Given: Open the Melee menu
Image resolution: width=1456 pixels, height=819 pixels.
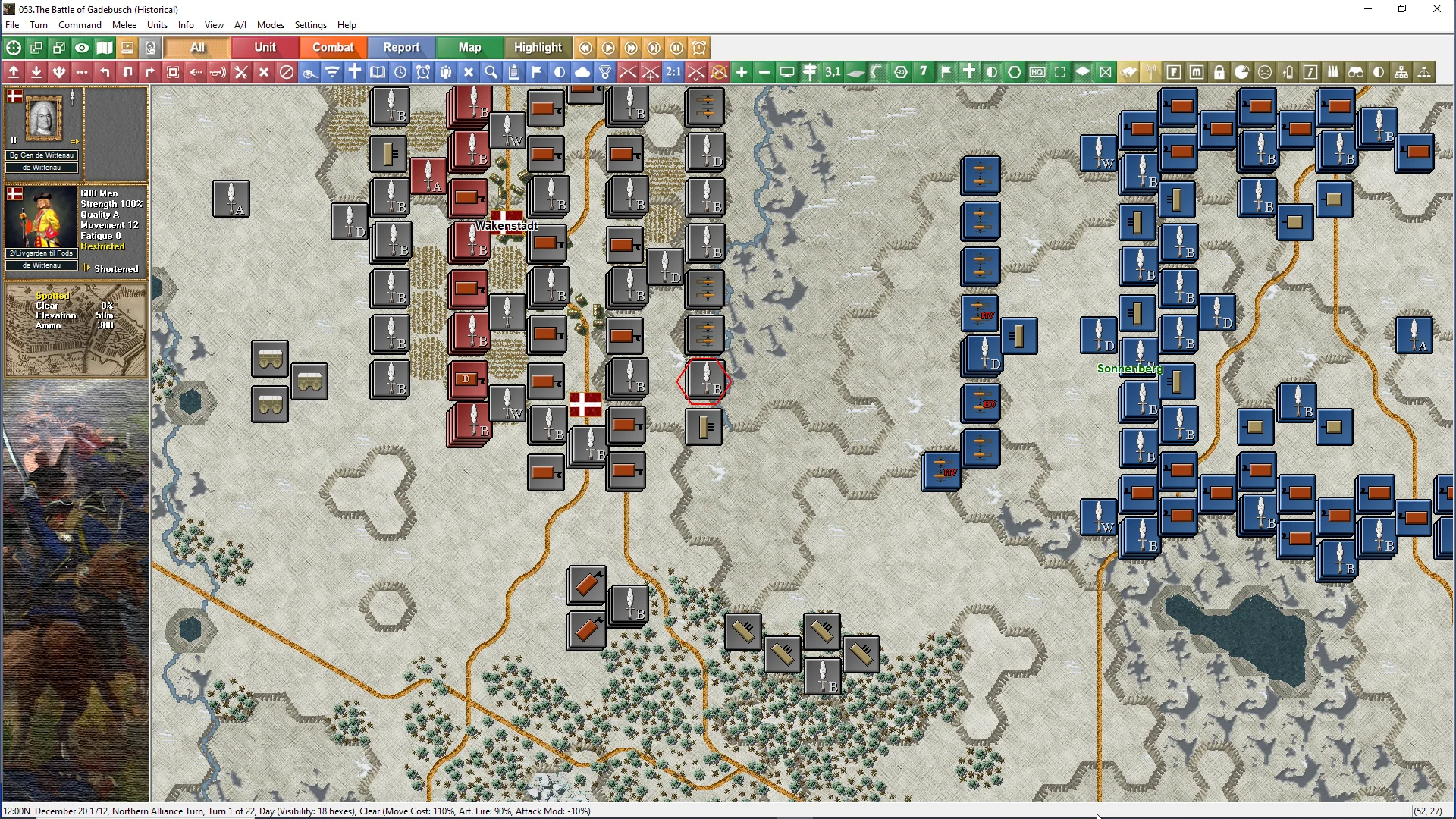Looking at the screenshot, I should point(124,25).
